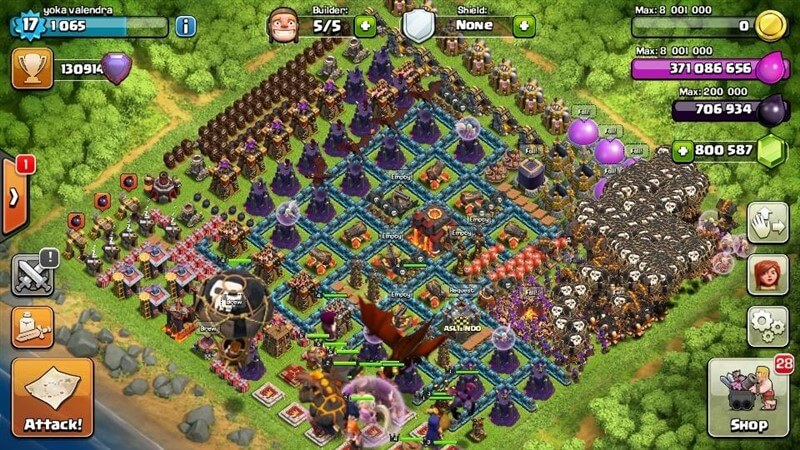Viewport: 800px width, 450px height.
Task: Show player info via the blue i icon
Action: click(x=185, y=26)
